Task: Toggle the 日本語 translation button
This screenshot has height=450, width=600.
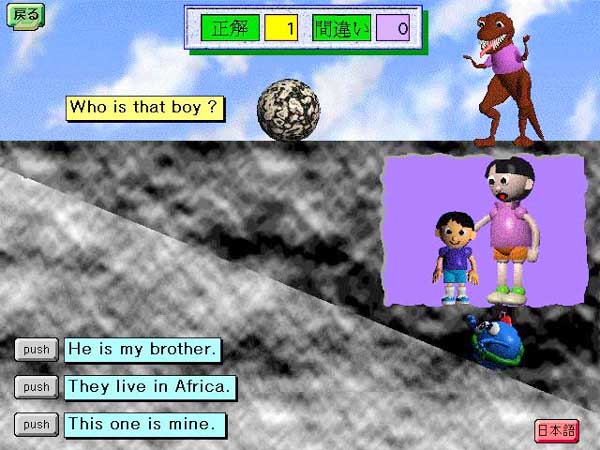Action: click(556, 431)
